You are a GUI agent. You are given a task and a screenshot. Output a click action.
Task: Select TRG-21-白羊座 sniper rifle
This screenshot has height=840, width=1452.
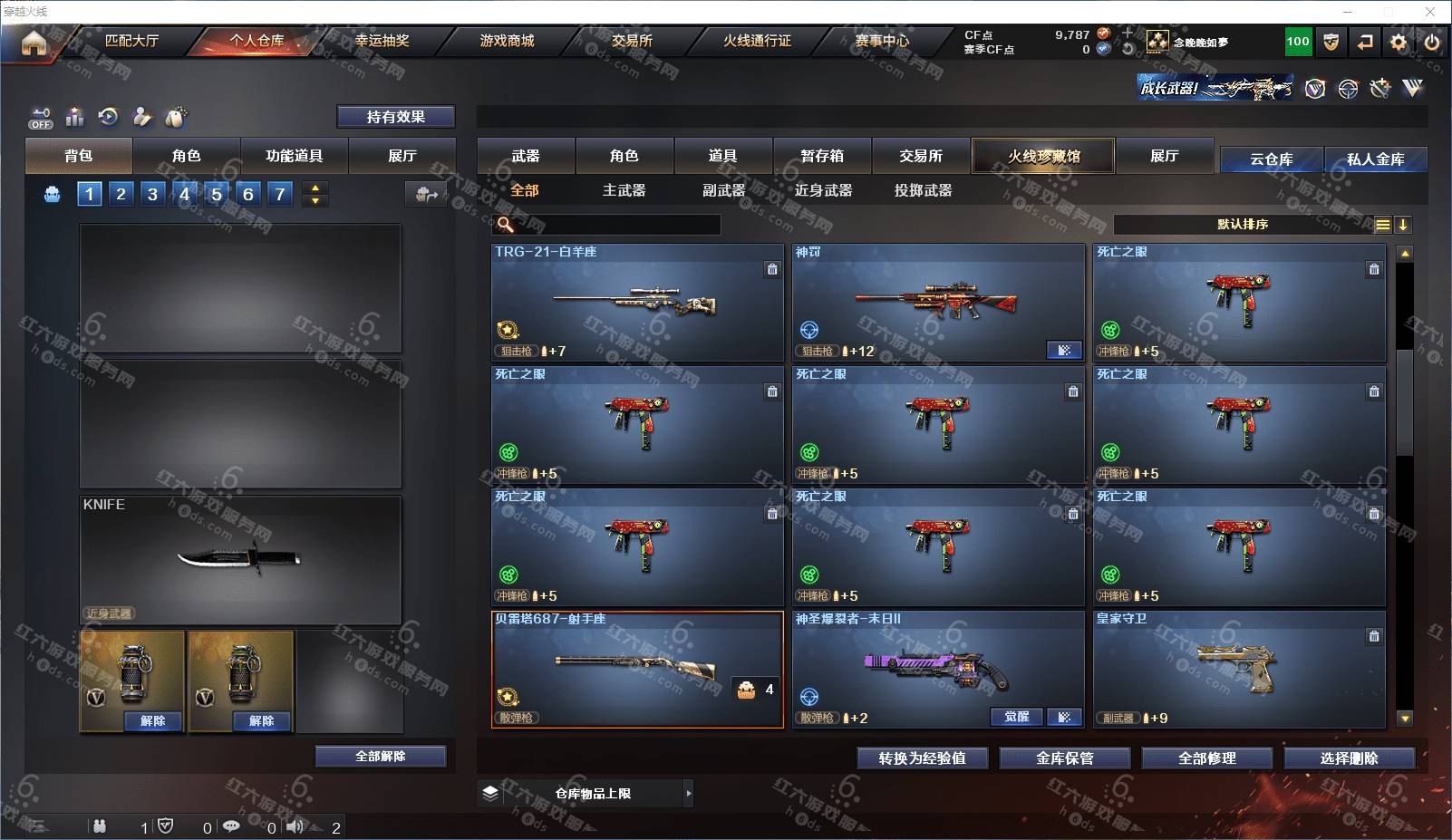pyautogui.click(x=637, y=303)
